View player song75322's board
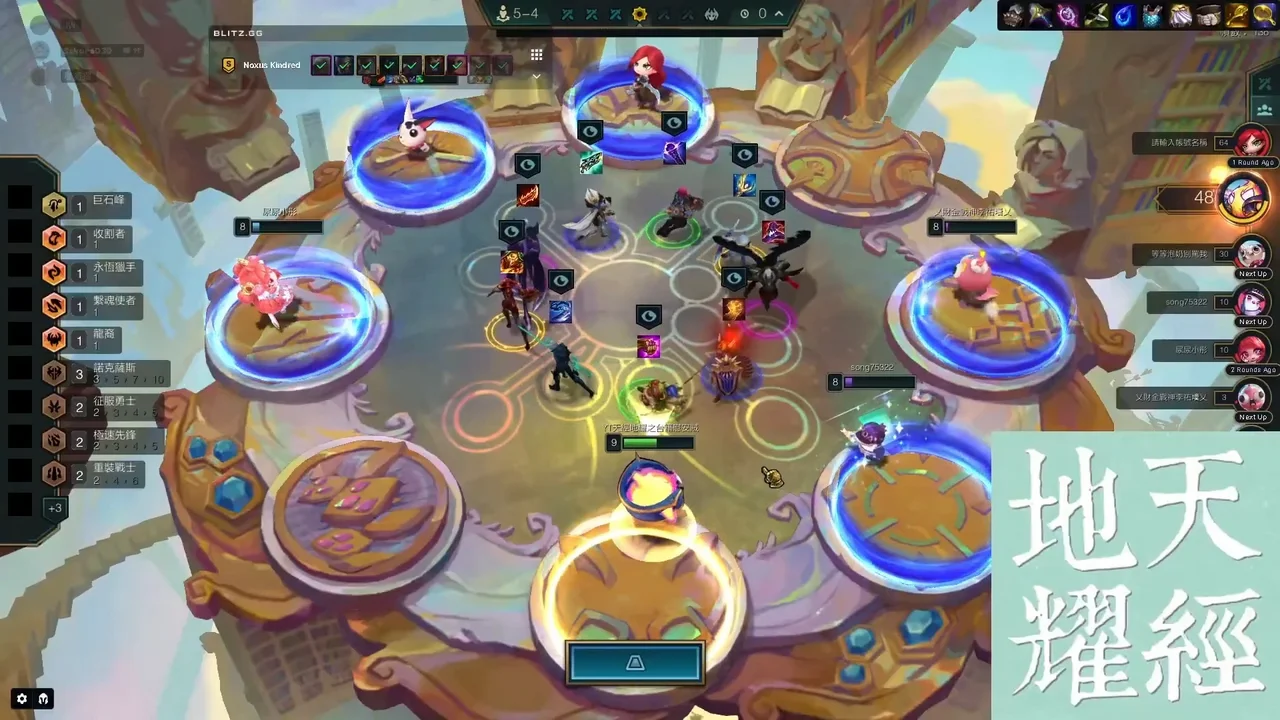Image resolution: width=1280 pixels, height=720 pixels. tap(1251, 301)
